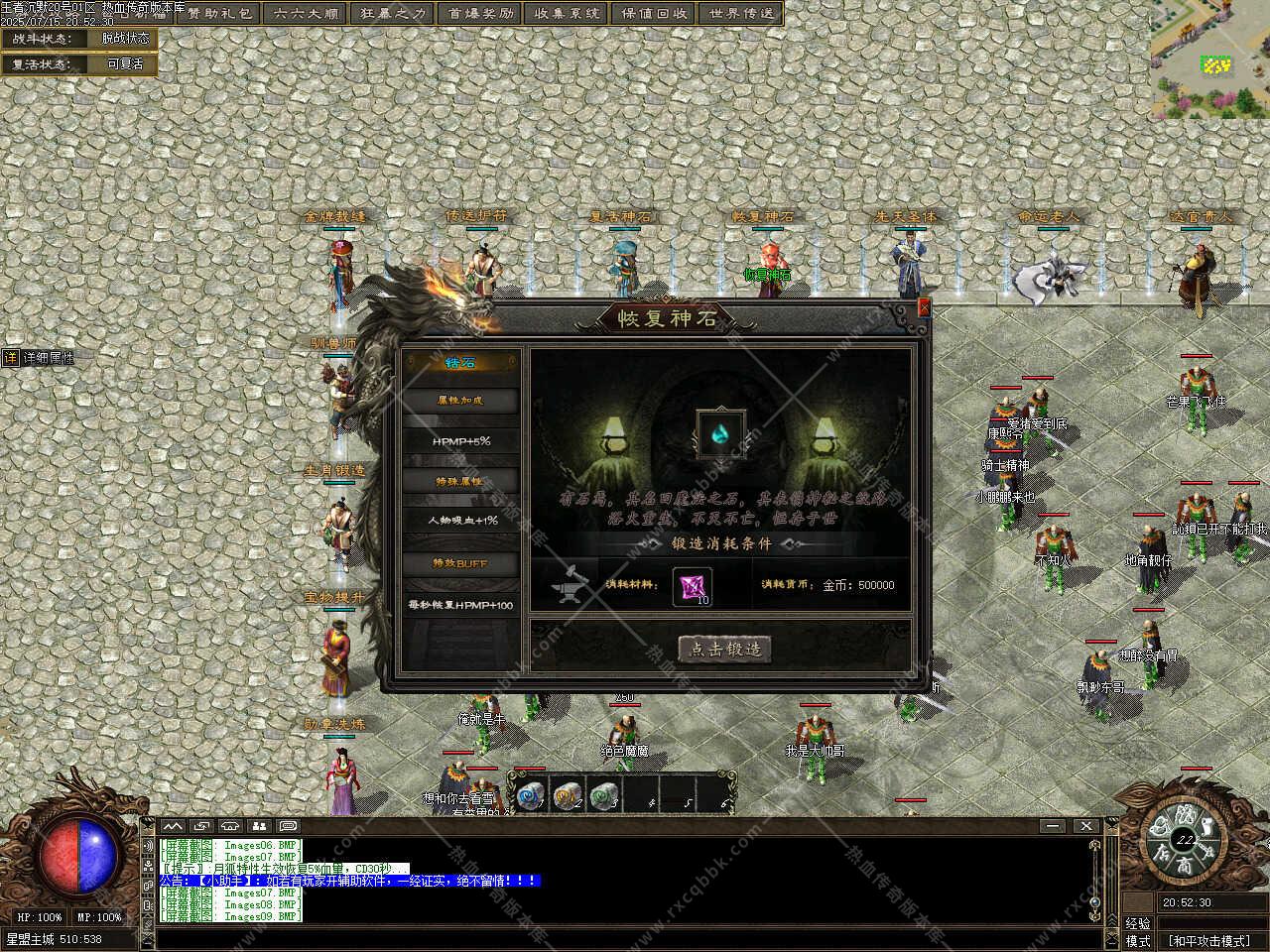Select the purple crystal material slot
Screen dimensions: 1270x952
[x=692, y=586]
